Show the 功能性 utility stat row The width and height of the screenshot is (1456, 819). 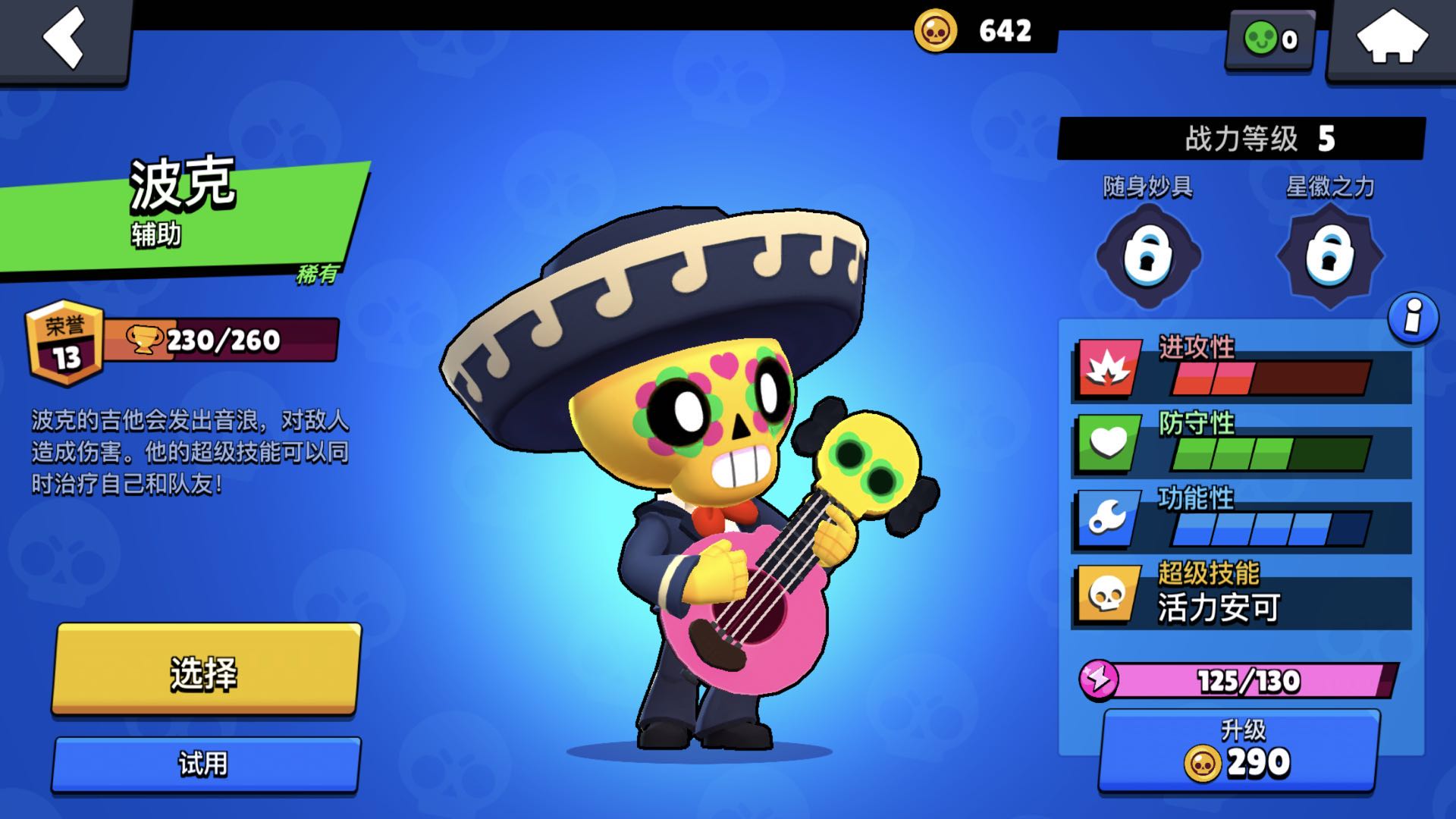[1241, 521]
